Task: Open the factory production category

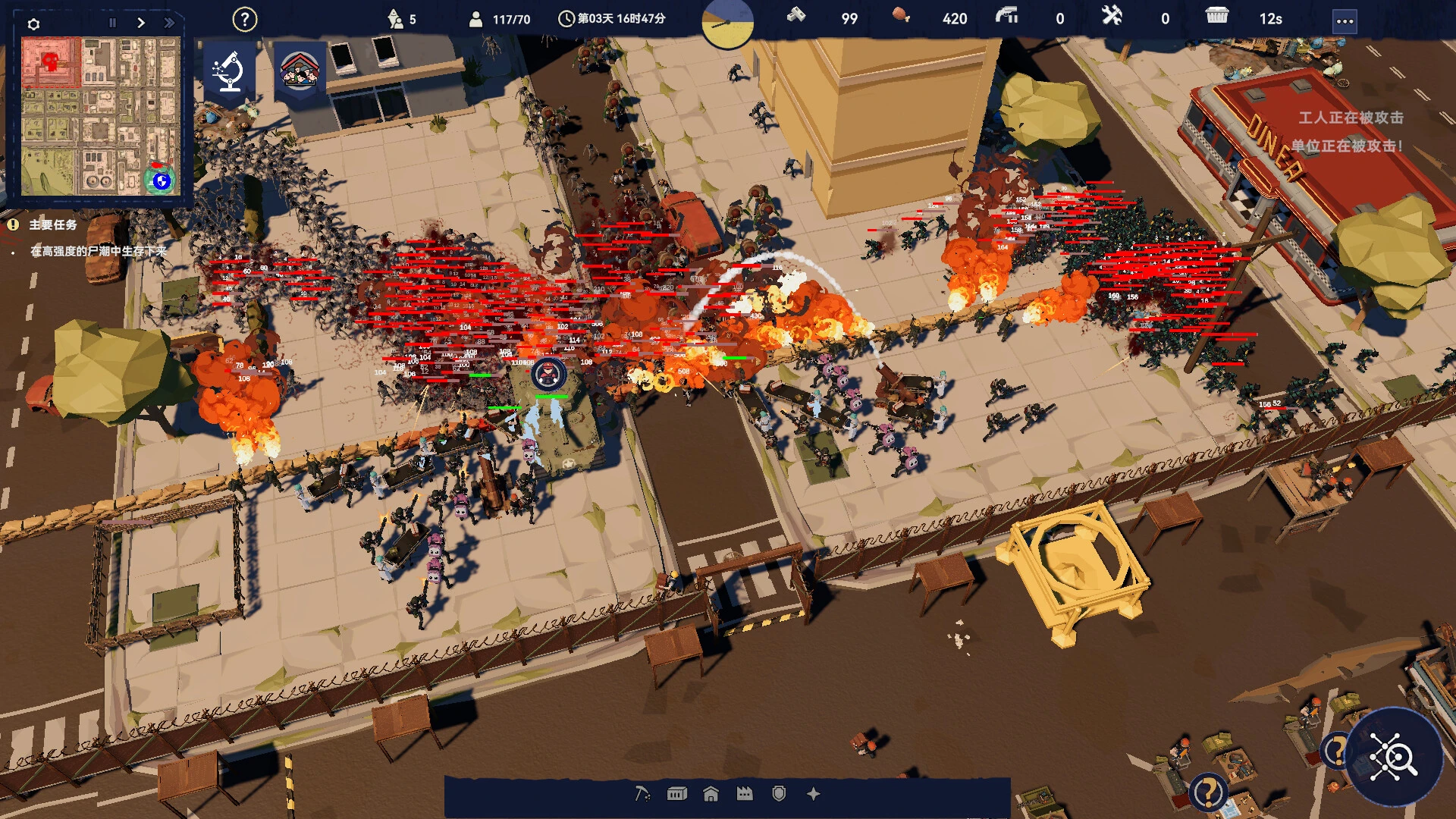Action: [x=745, y=793]
